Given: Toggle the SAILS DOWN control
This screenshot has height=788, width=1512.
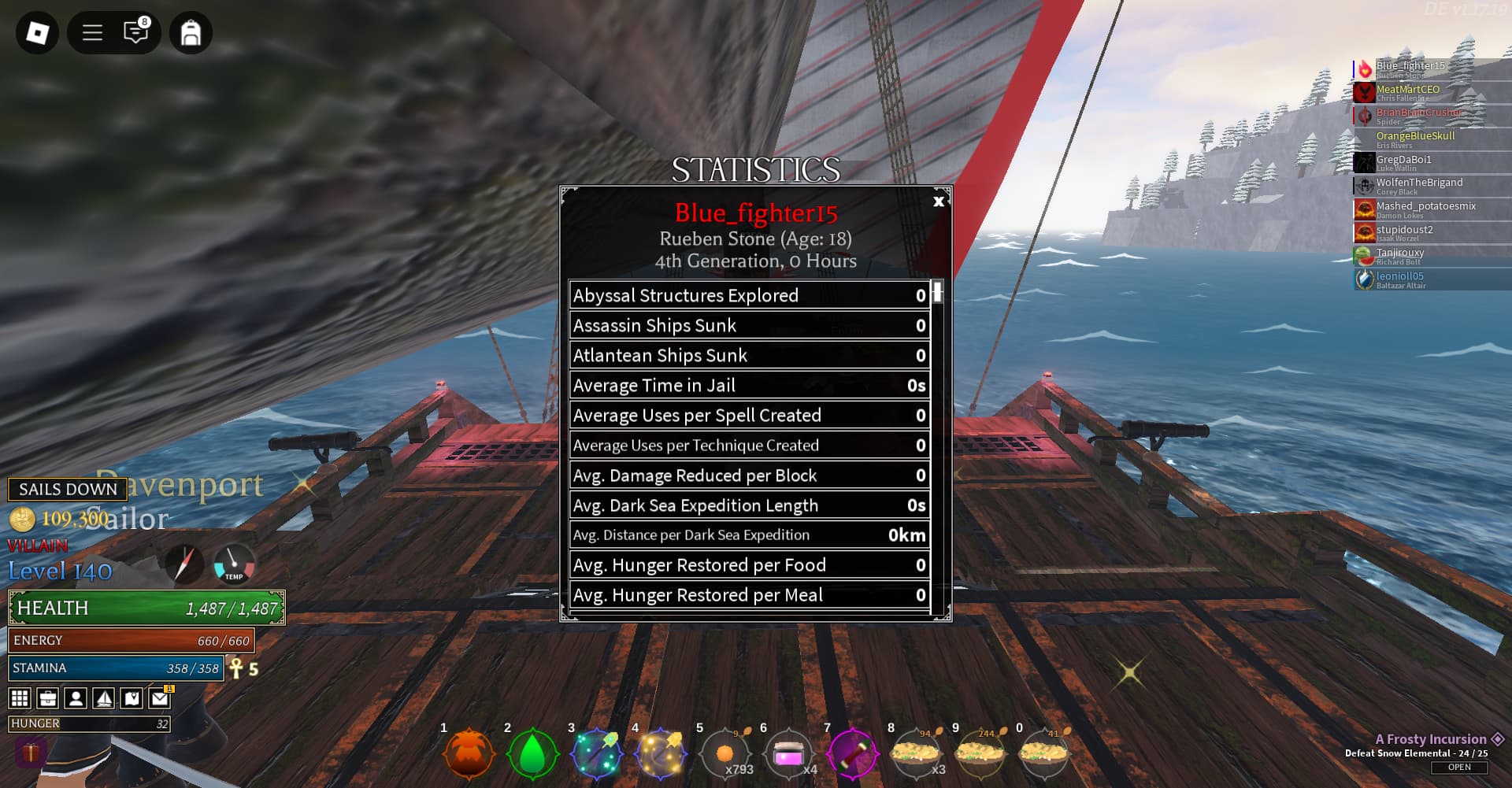Looking at the screenshot, I should (x=66, y=490).
